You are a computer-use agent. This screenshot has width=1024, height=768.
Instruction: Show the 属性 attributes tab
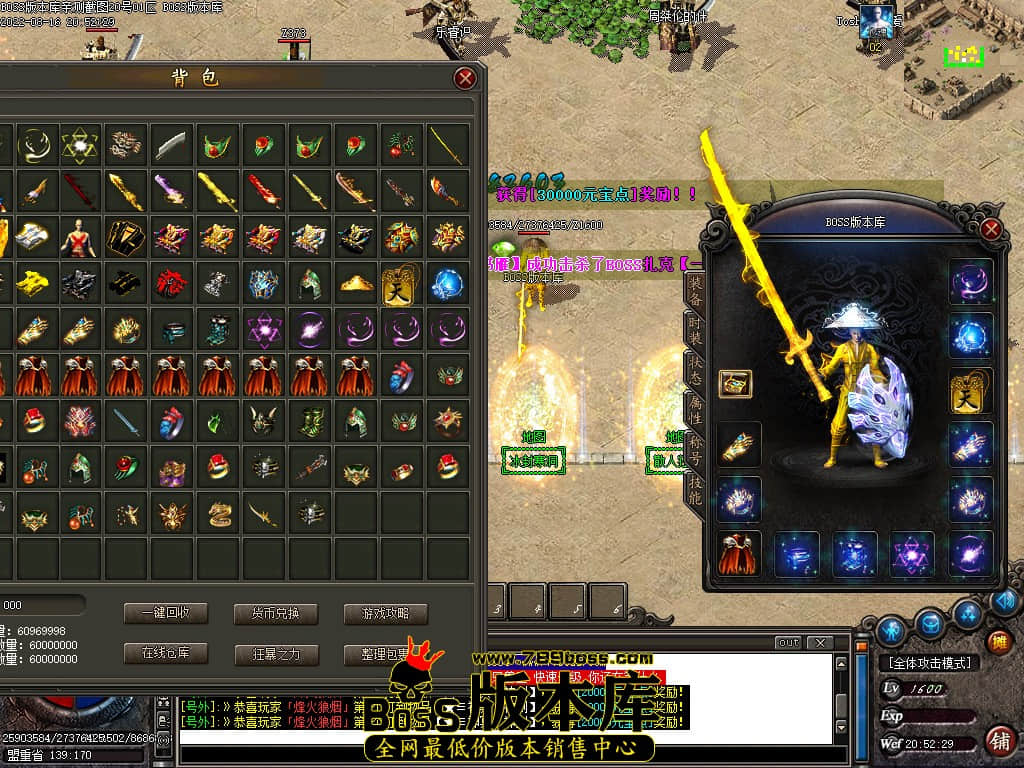tap(695, 405)
